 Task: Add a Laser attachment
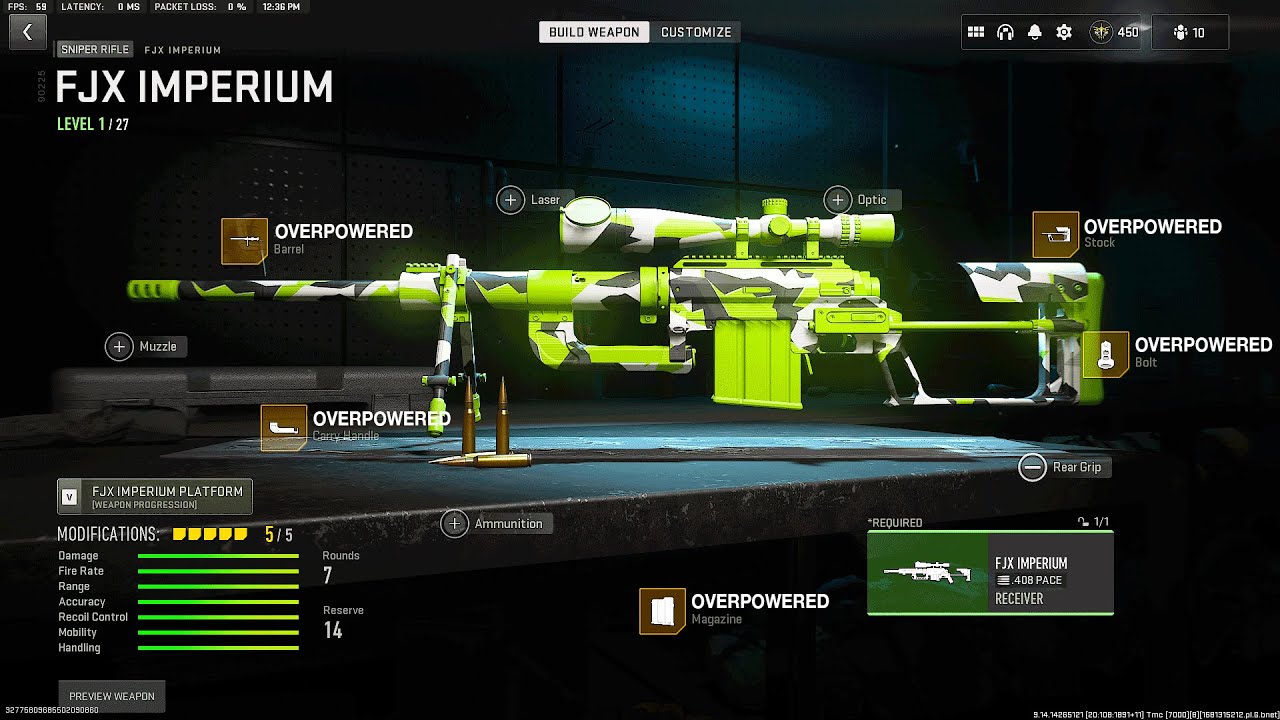click(511, 200)
